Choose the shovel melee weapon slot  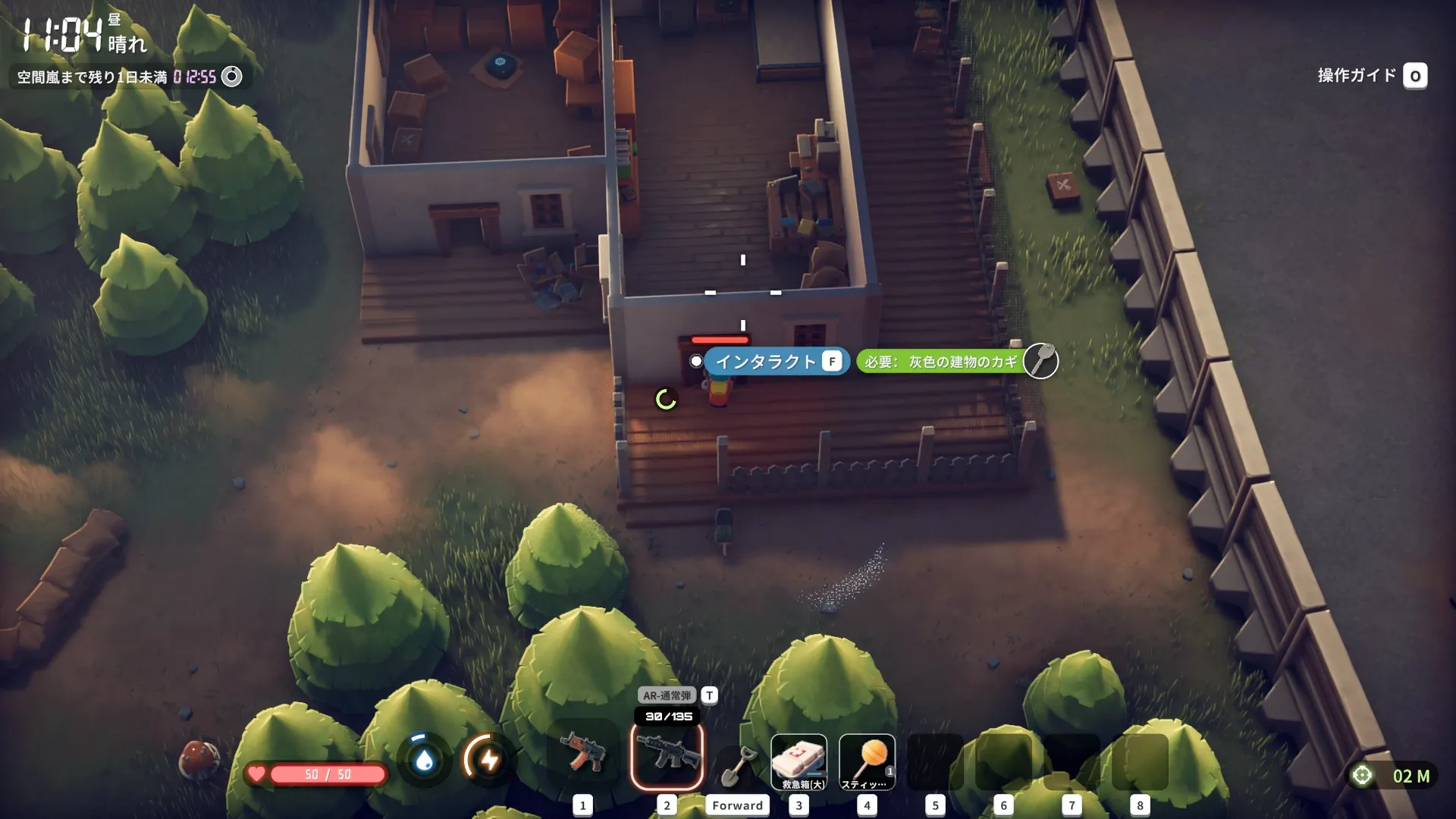click(x=736, y=766)
